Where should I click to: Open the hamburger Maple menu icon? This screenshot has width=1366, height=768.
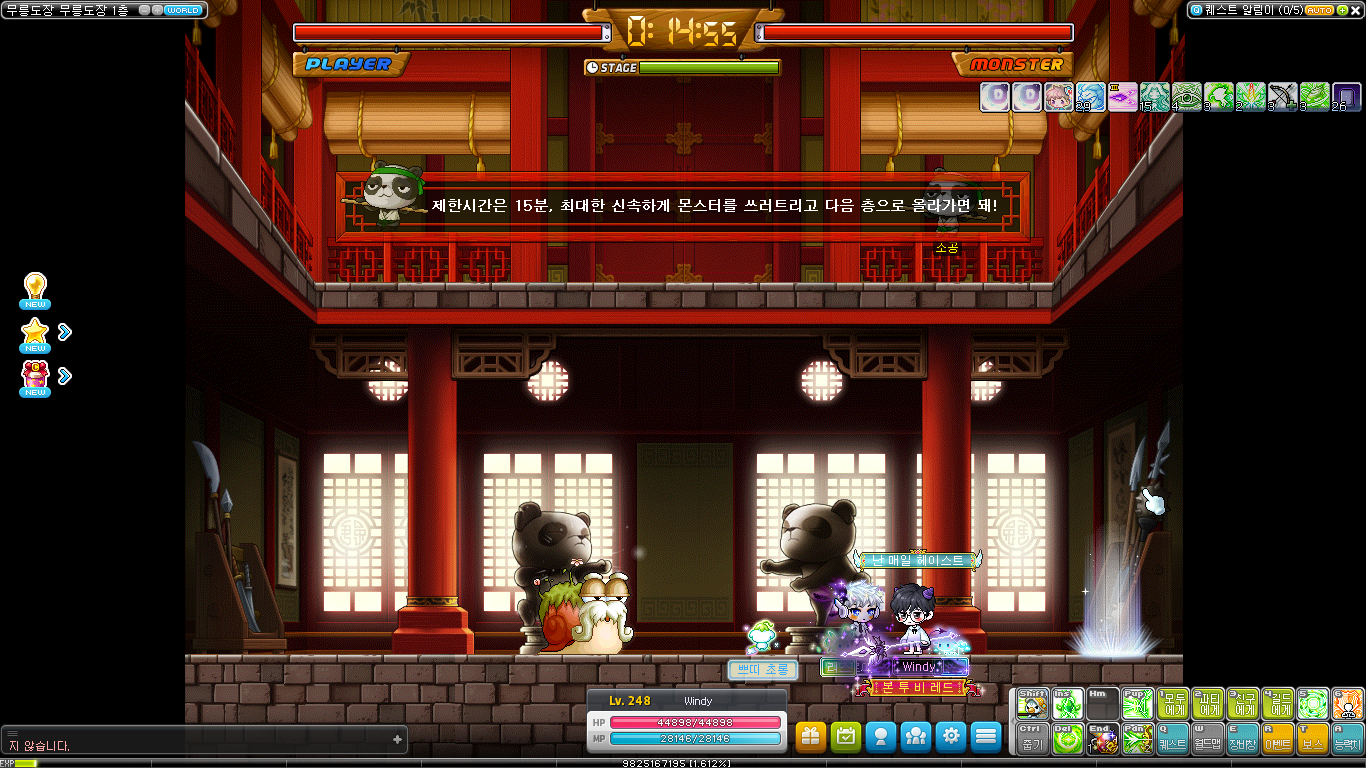point(985,737)
